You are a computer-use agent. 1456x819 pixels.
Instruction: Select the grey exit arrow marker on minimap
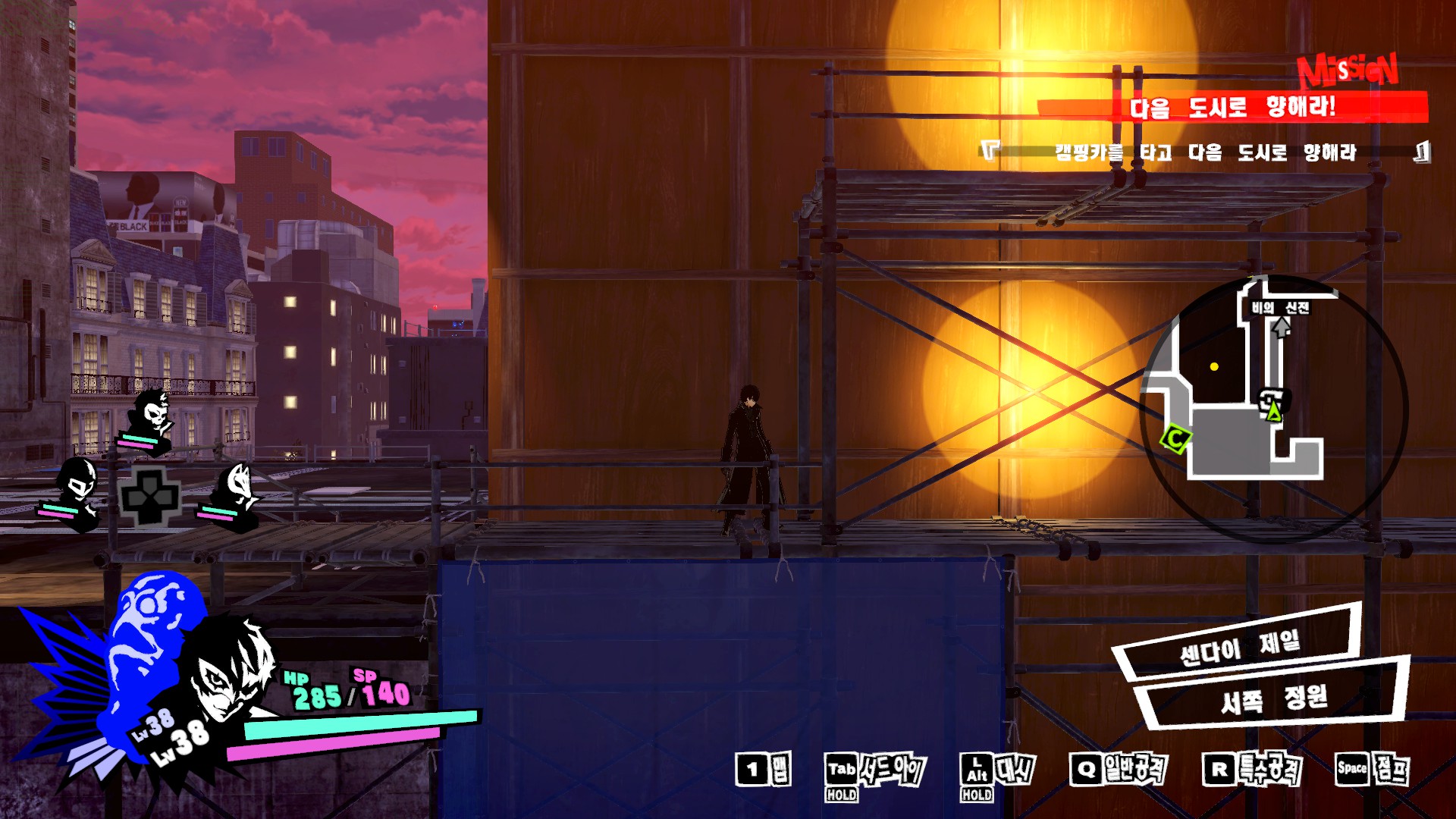(x=1281, y=327)
